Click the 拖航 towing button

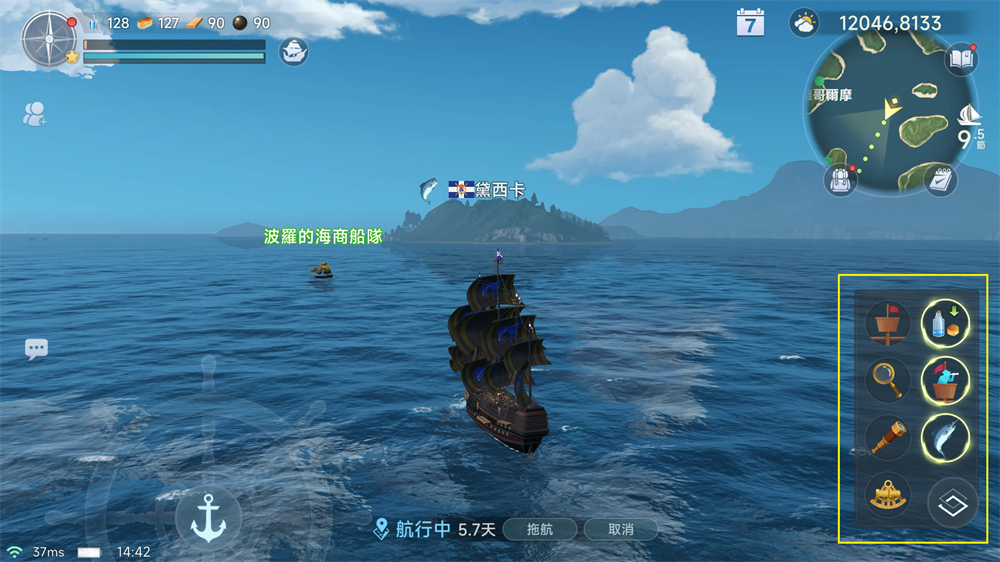tap(539, 529)
